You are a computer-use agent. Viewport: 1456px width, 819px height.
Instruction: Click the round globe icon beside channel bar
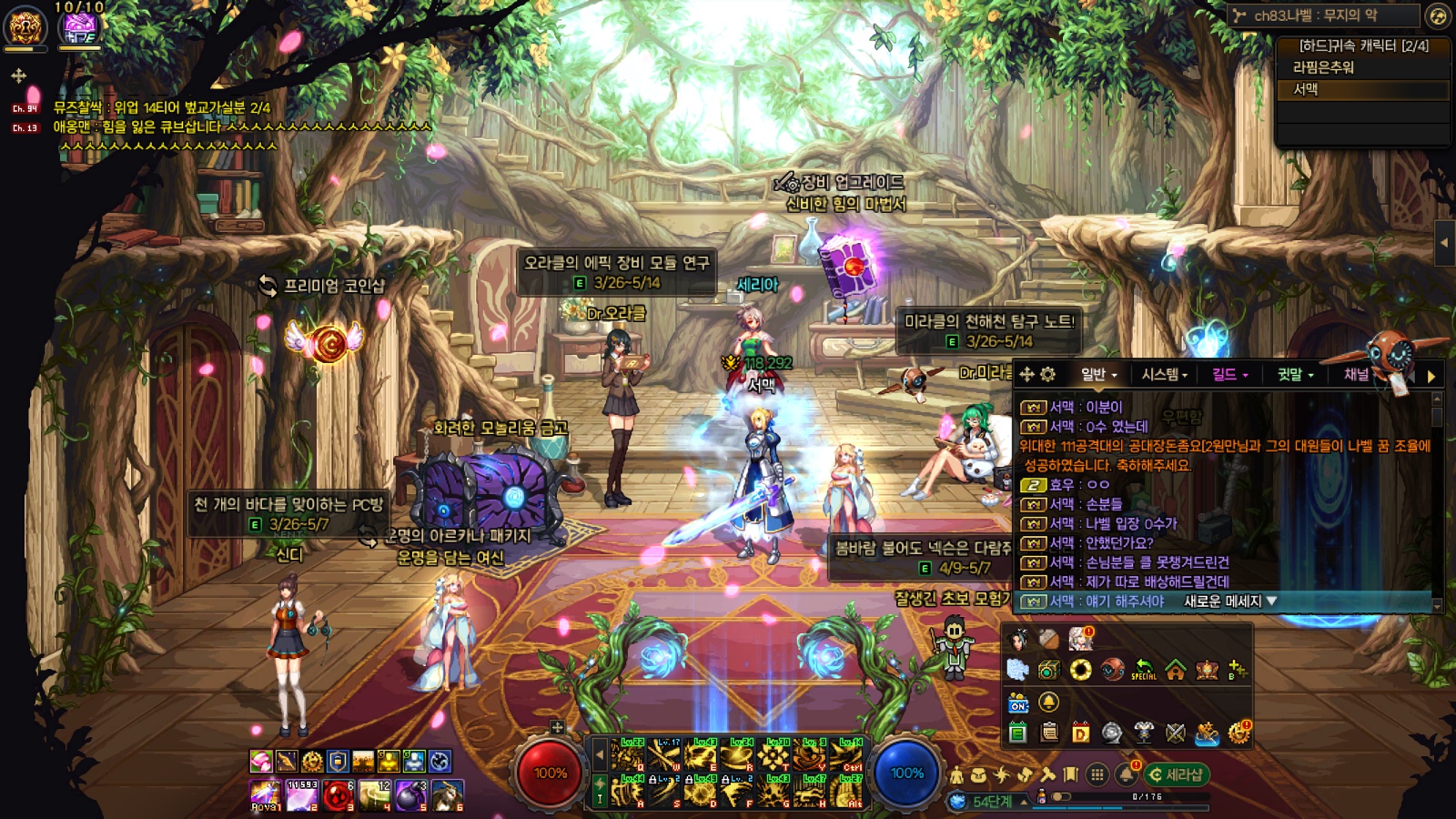point(1438,15)
